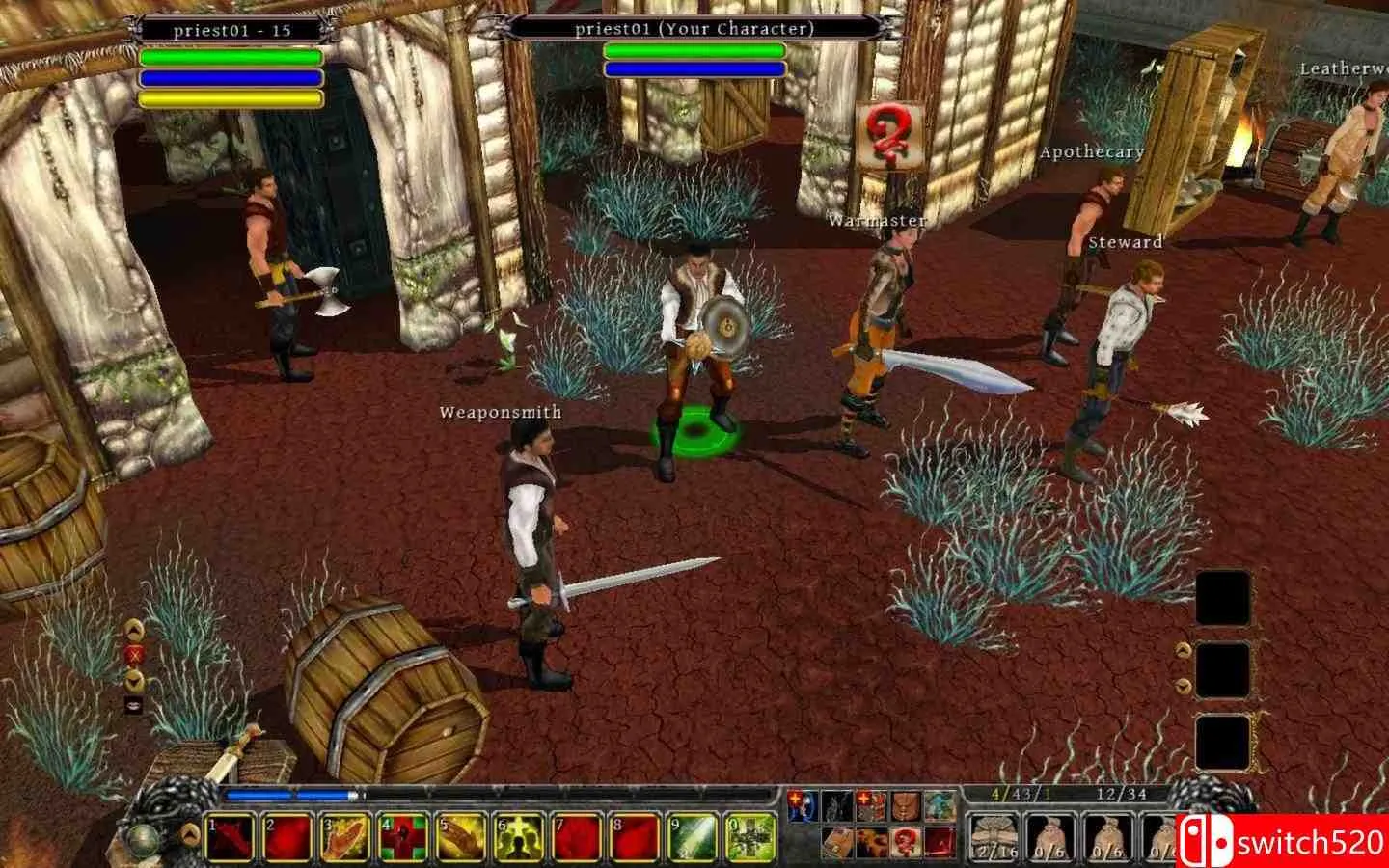Open the chat via the lips icon

point(135,705)
